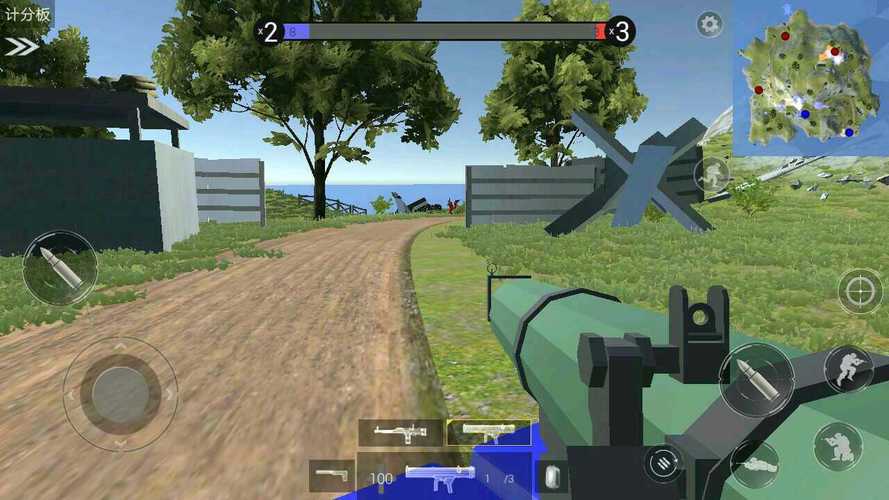
Task: Toggle aim with the crosshair scope button
Action: click(x=860, y=291)
